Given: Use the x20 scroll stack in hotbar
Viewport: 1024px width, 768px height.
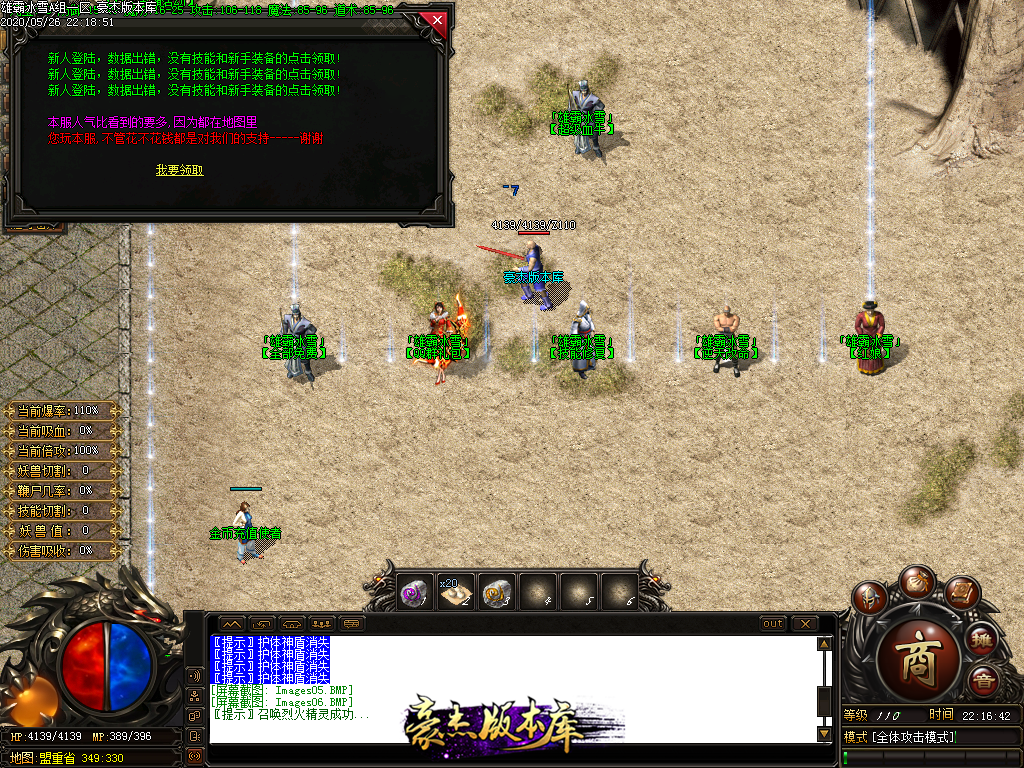Looking at the screenshot, I should tap(456, 591).
